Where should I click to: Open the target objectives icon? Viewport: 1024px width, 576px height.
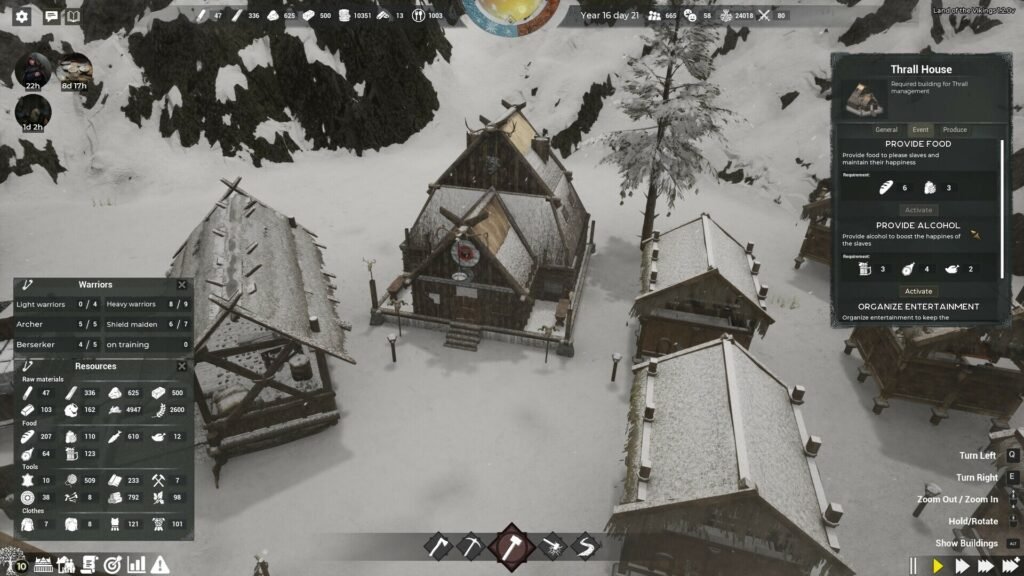[112, 565]
